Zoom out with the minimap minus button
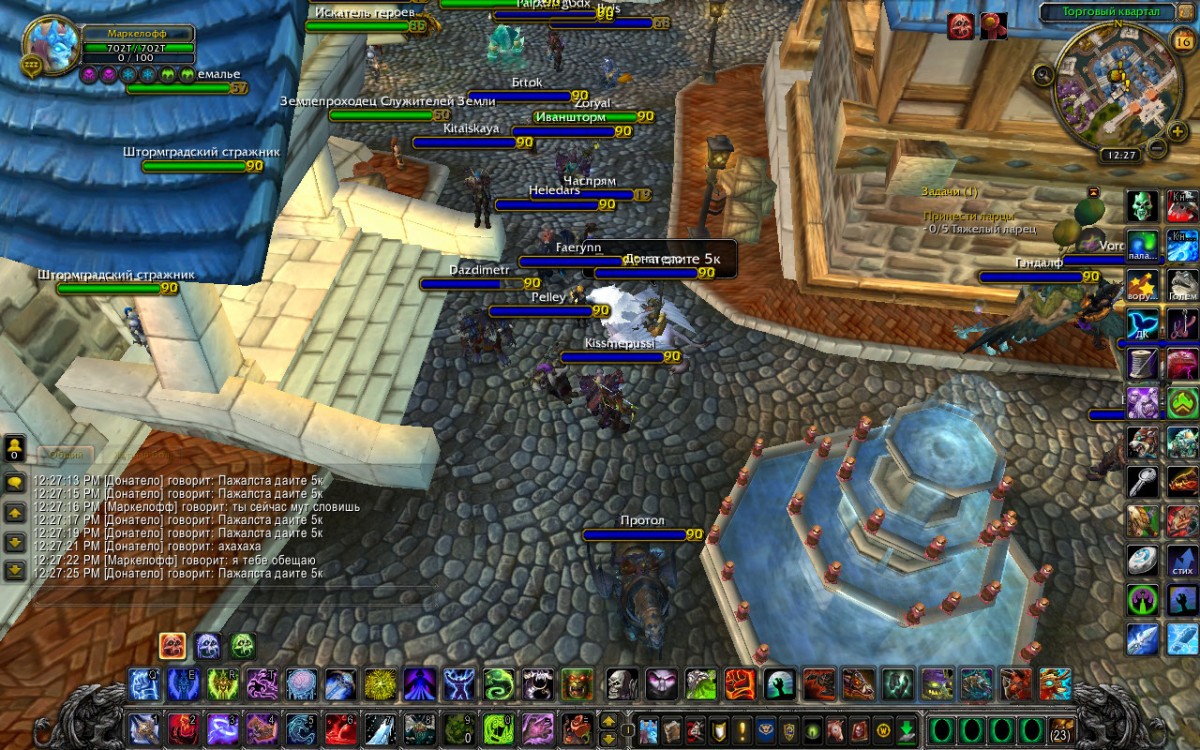The image size is (1200, 750). 1157,148
